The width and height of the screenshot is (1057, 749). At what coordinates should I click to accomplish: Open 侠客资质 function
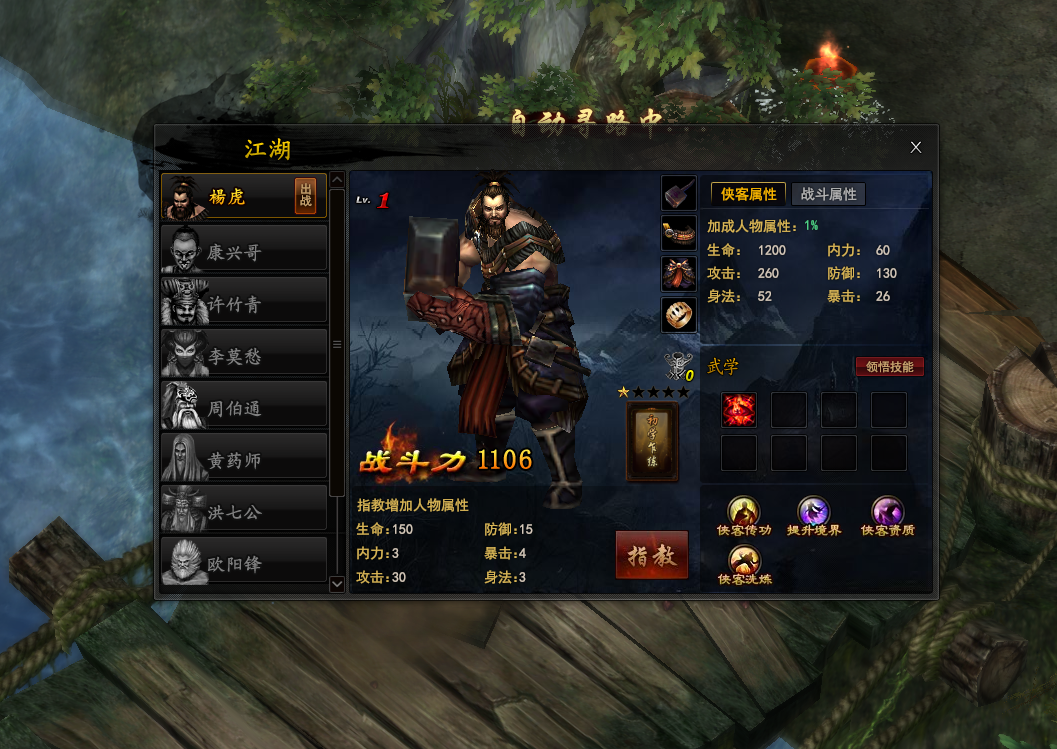[x=887, y=513]
